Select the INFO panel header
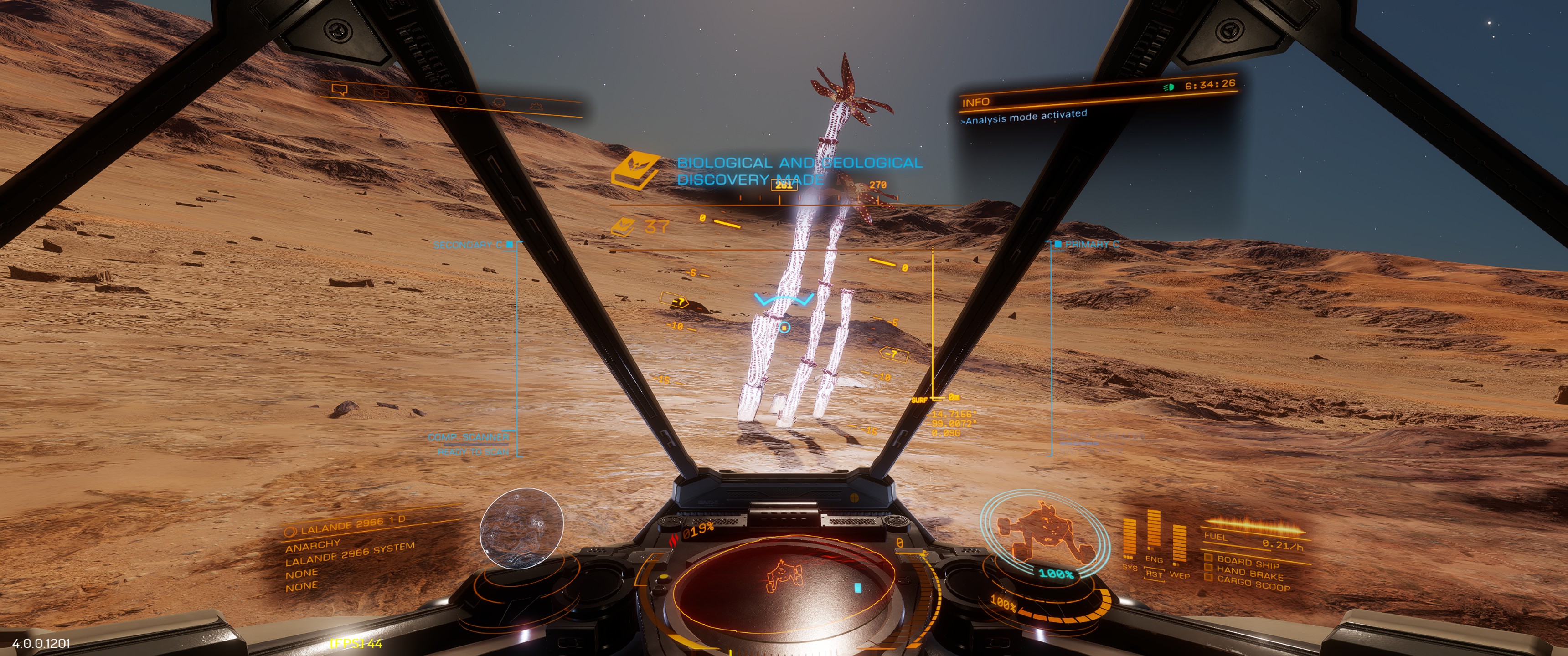 [976, 102]
